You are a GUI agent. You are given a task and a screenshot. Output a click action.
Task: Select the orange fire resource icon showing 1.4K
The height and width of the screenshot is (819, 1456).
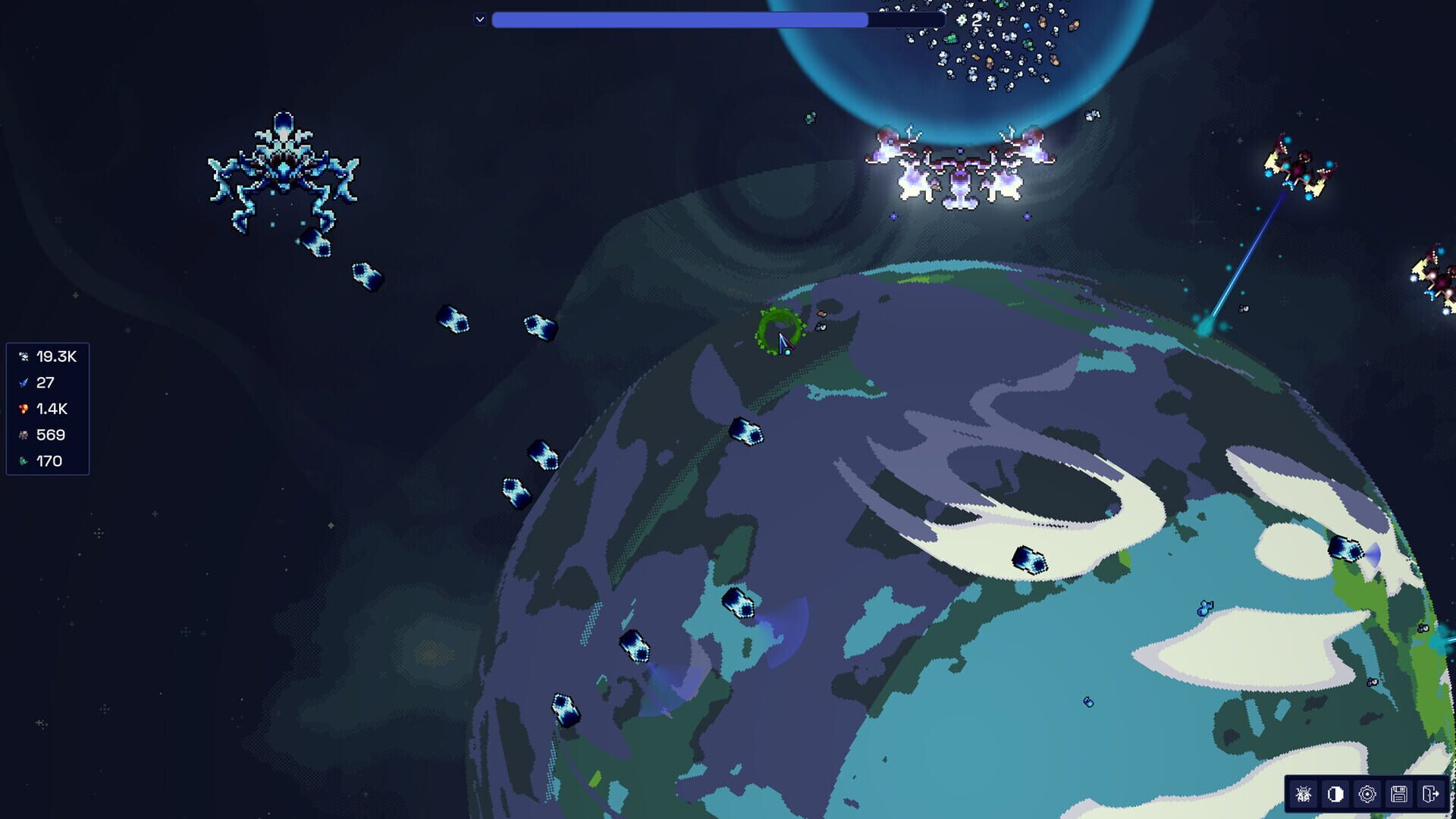tap(24, 409)
